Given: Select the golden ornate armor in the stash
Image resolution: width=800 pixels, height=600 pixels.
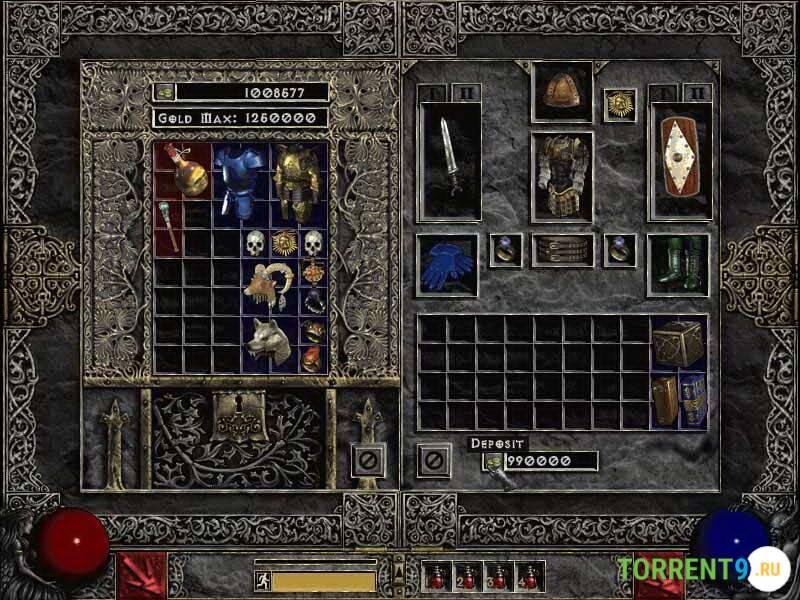Looking at the screenshot, I should (295, 183).
